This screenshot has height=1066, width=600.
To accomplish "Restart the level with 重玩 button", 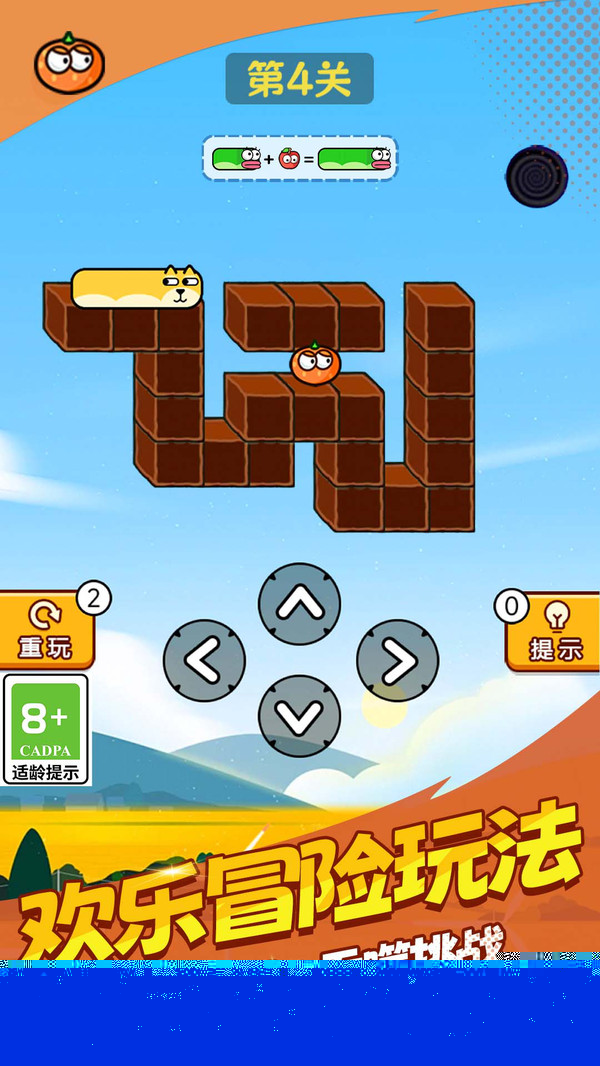I will pos(46,631).
